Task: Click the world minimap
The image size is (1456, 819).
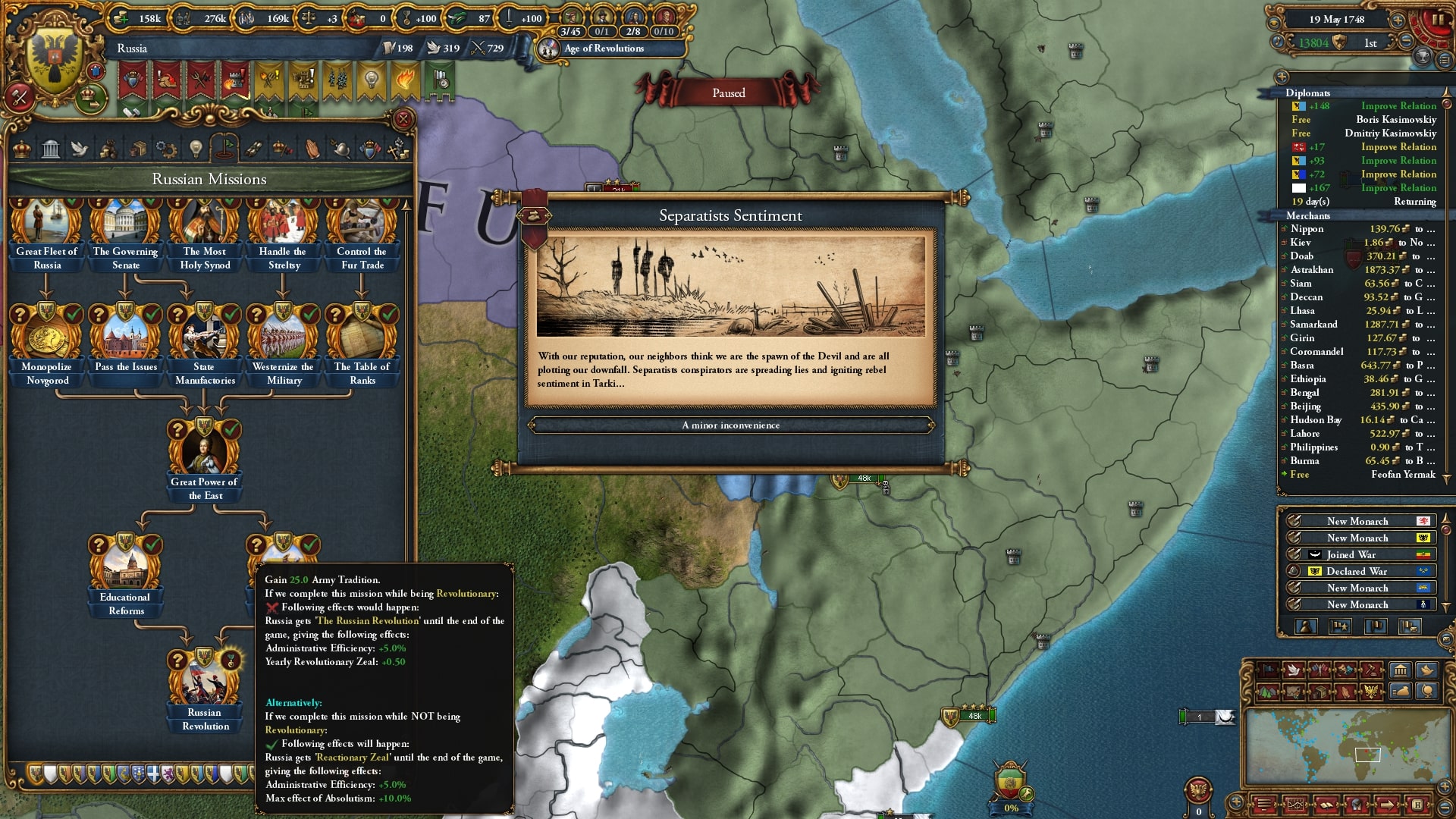Action: click(1341, 747)
